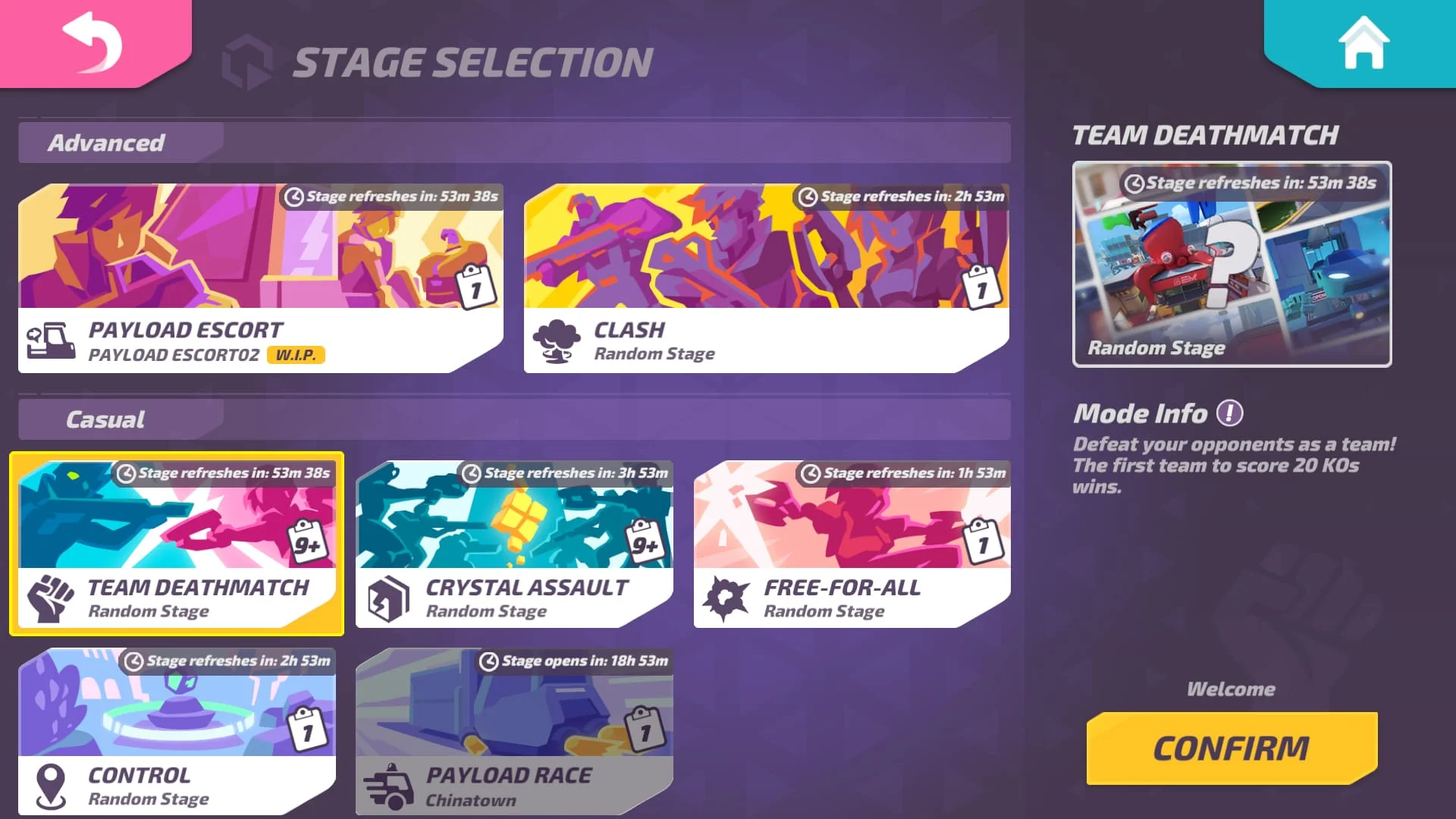Click the clipboard badge on Clash

click(x=979, y=288)
